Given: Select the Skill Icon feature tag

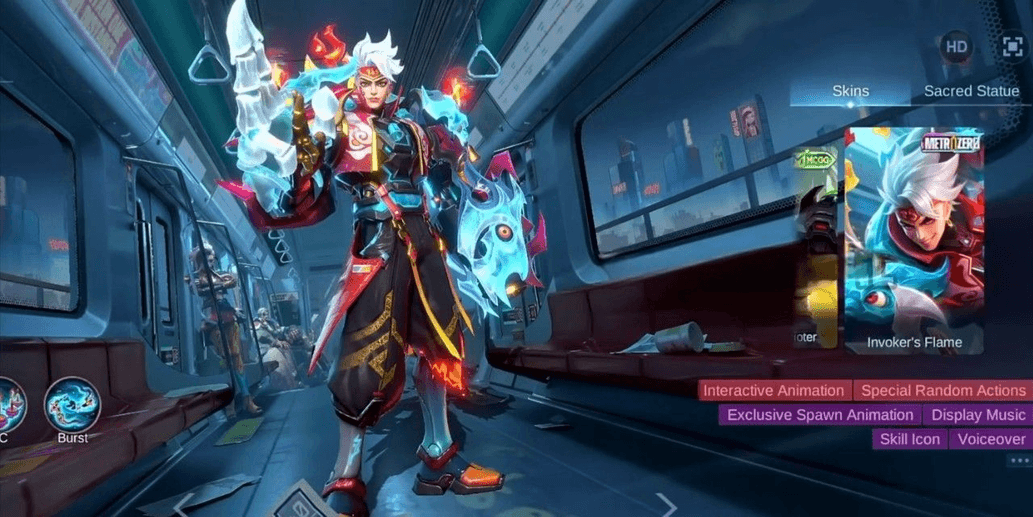Looking at the screenshot, I should click(x=910, y=439).
